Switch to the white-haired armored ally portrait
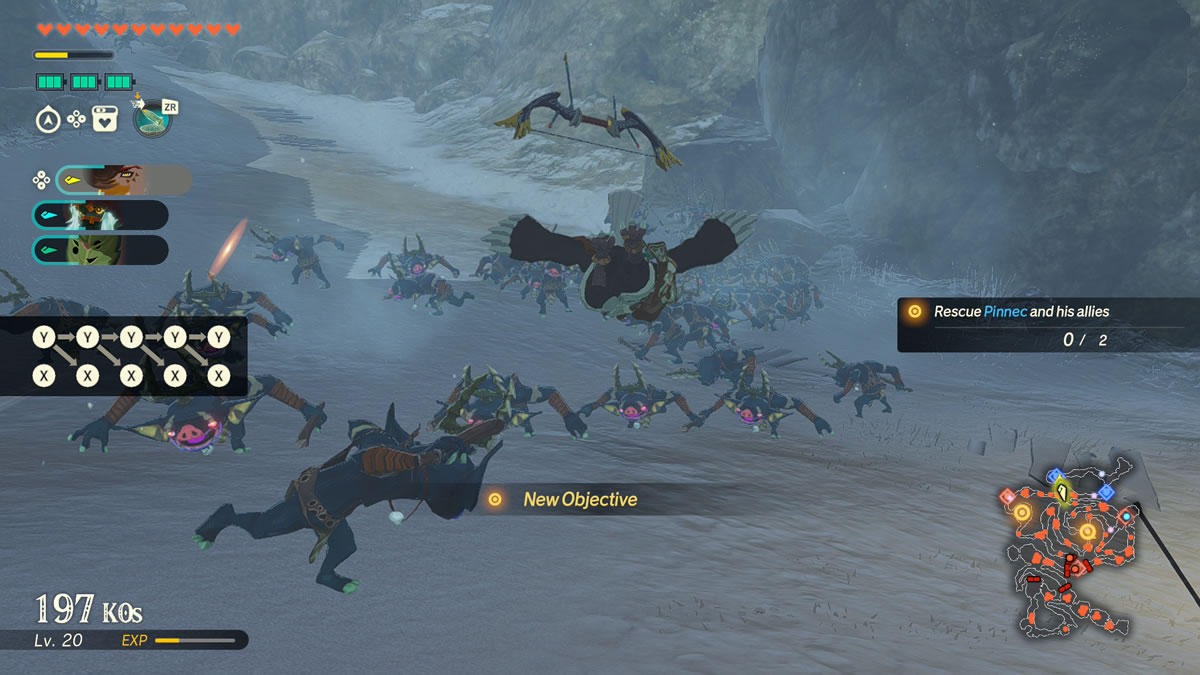Image resolution: width=1200 pixels, height=675 pixels. [x=100, y=215]
